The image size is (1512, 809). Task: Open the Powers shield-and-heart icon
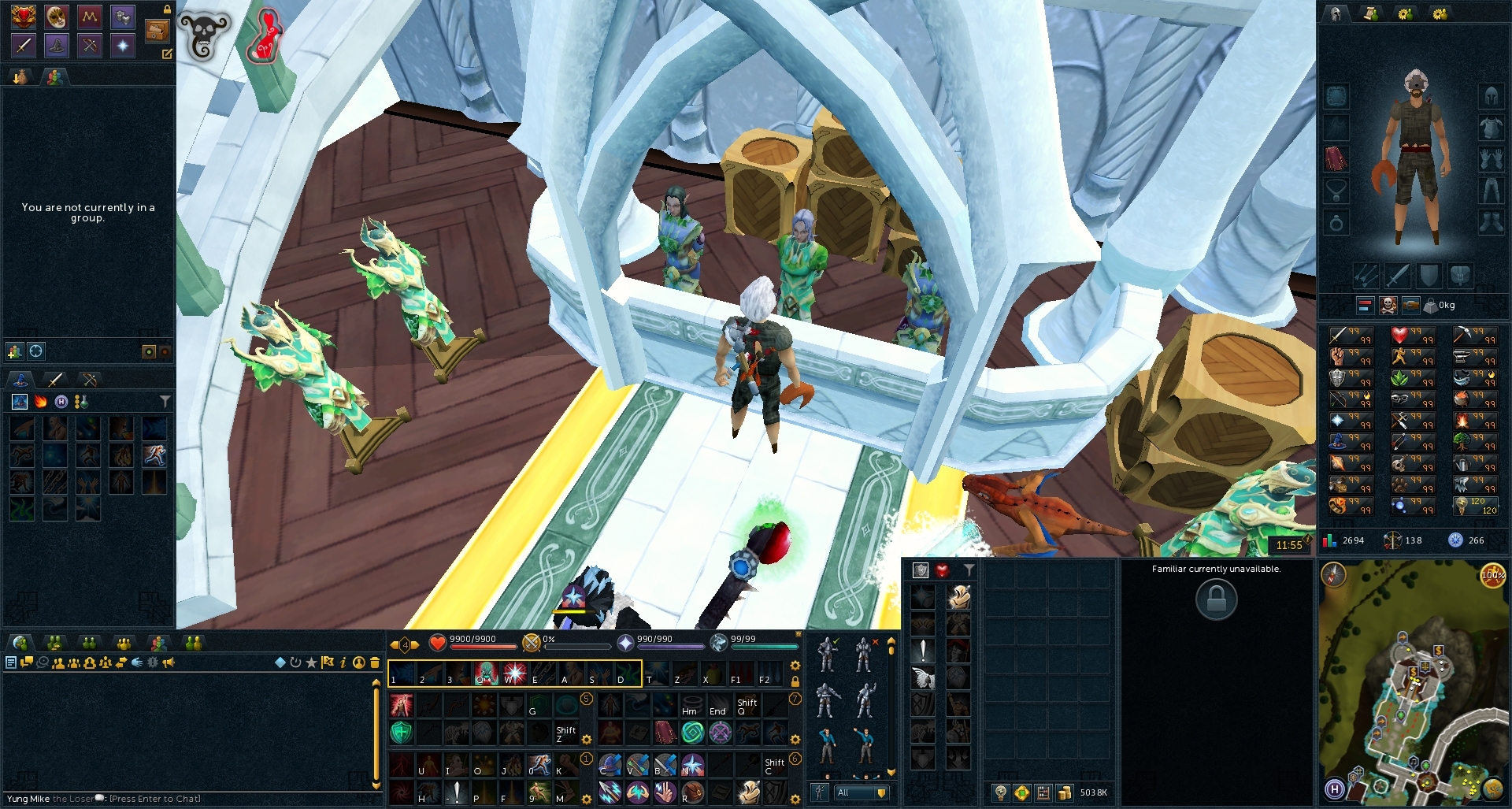tap(122, 16)
